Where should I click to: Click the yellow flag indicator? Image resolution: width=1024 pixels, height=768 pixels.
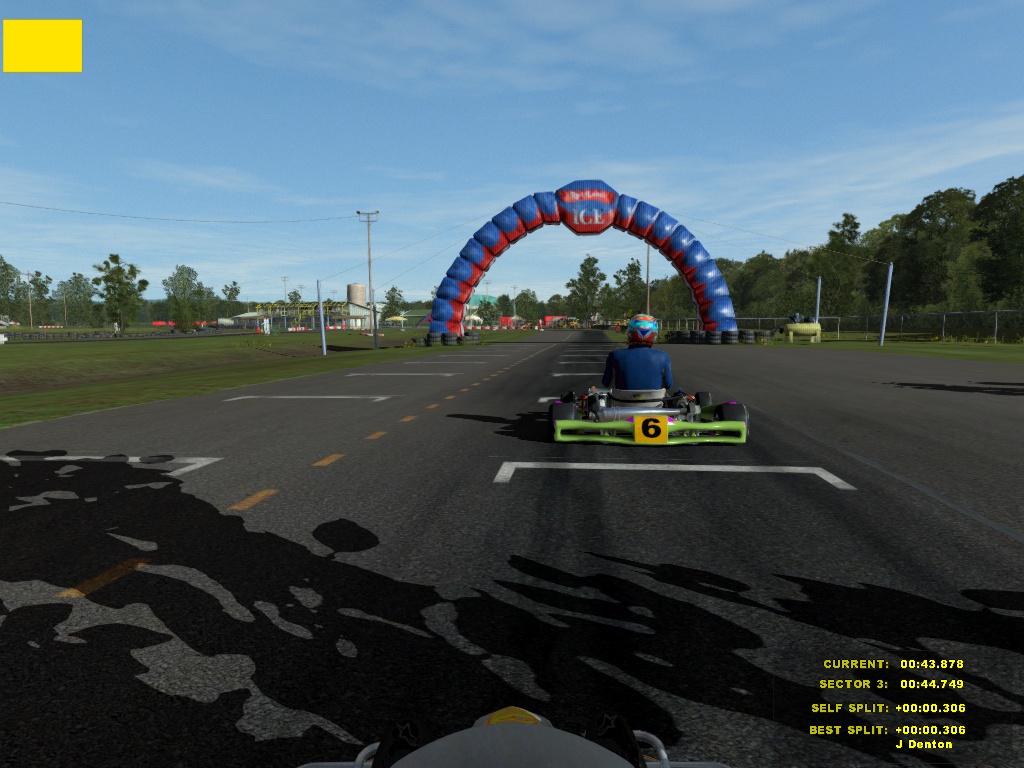click(x=42, y=46)
